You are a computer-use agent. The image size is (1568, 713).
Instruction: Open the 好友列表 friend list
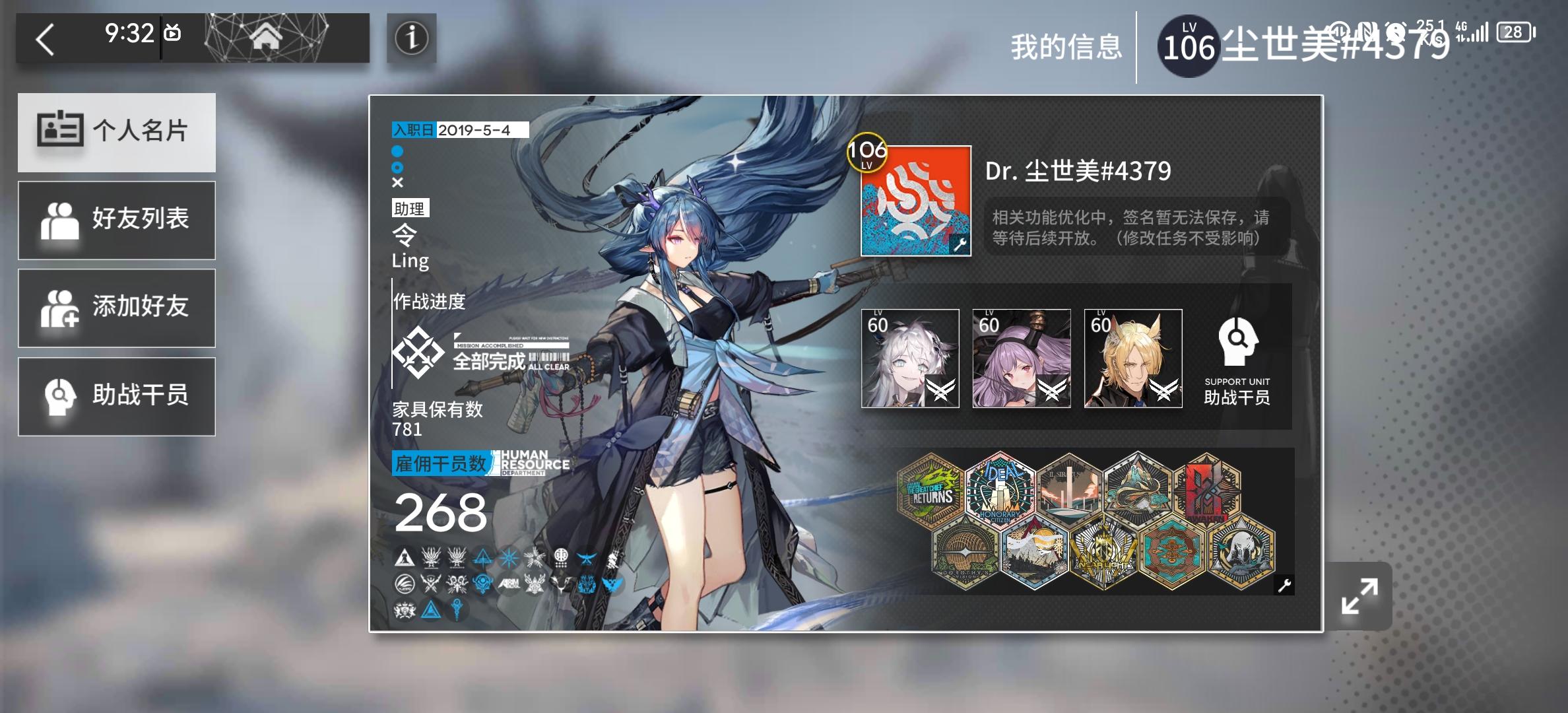(x=117, y=221)
